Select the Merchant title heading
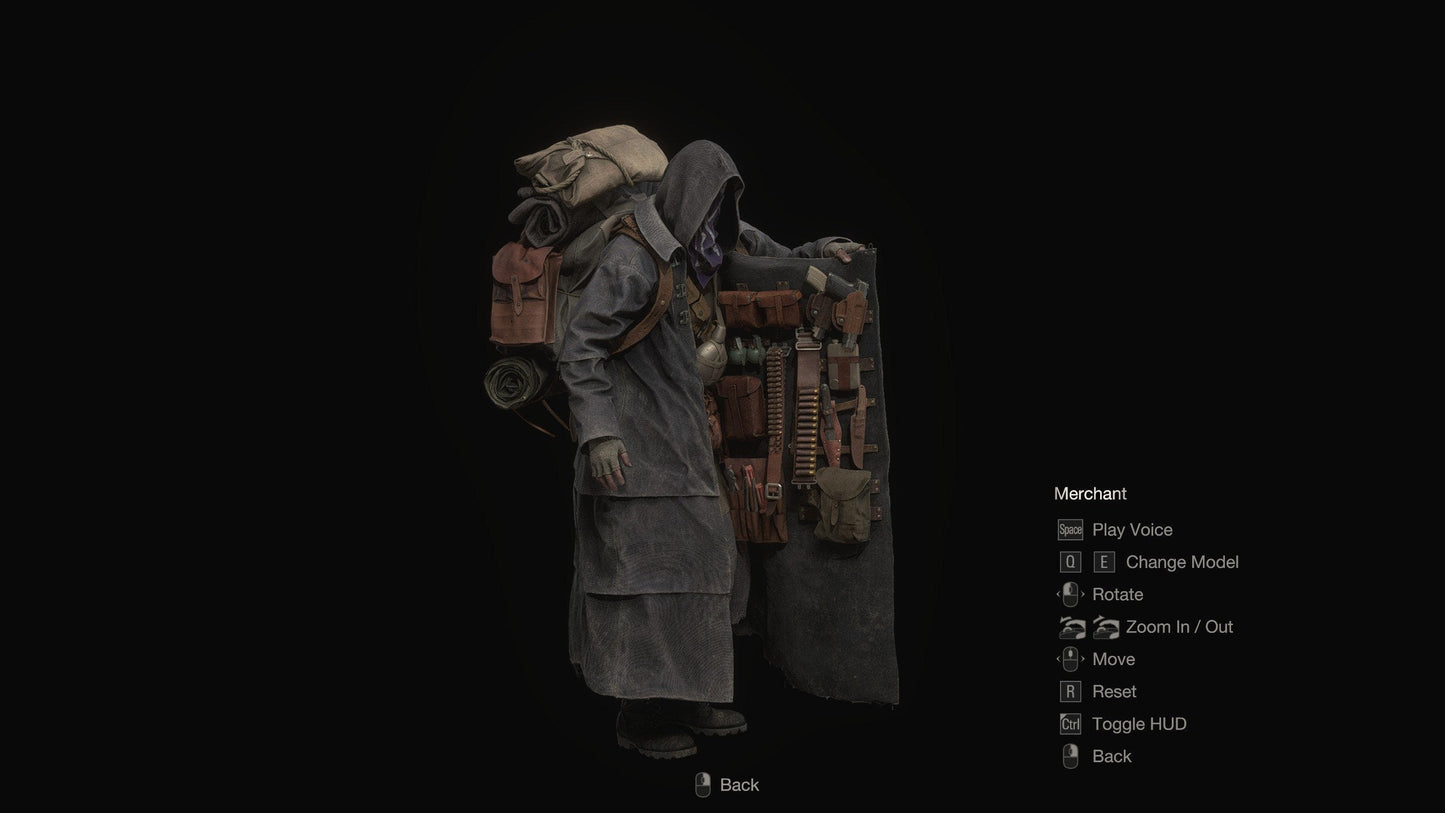The image size is (1445, 813). [x=1090, y=492]
